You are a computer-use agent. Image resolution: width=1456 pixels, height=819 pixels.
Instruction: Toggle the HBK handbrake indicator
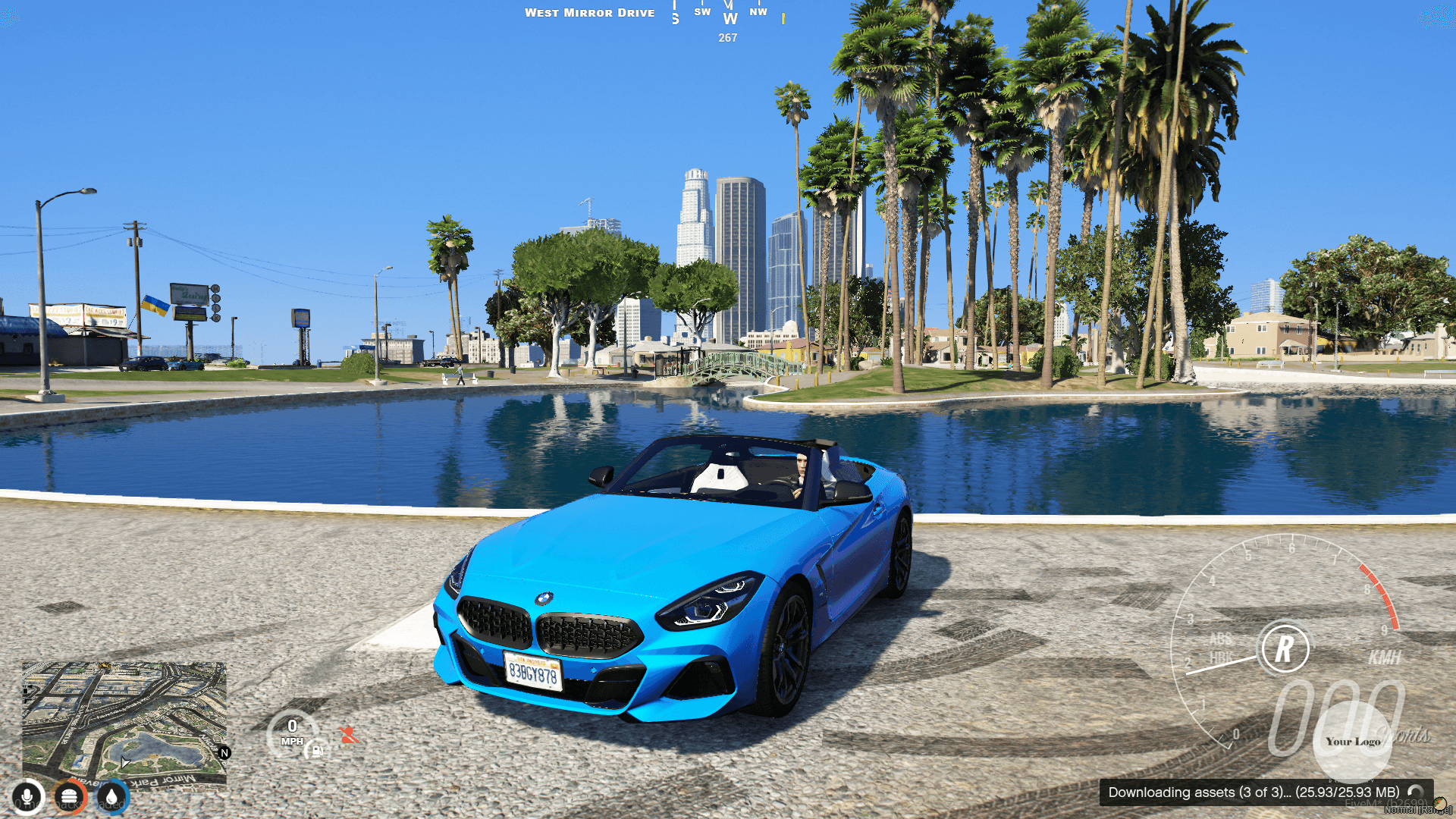[x=1221, y=657]
